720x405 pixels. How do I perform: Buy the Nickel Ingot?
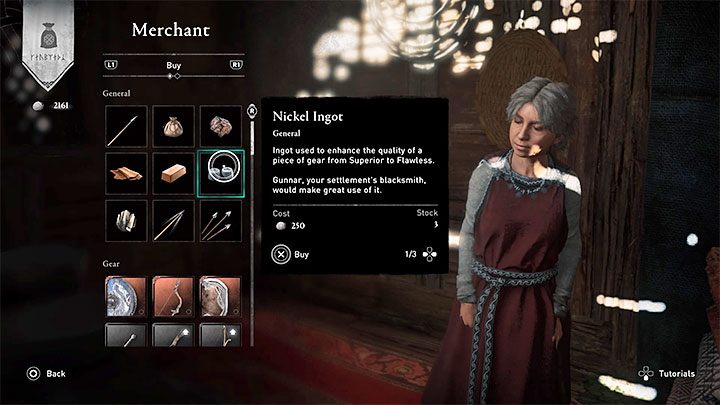tap(290, 254)
